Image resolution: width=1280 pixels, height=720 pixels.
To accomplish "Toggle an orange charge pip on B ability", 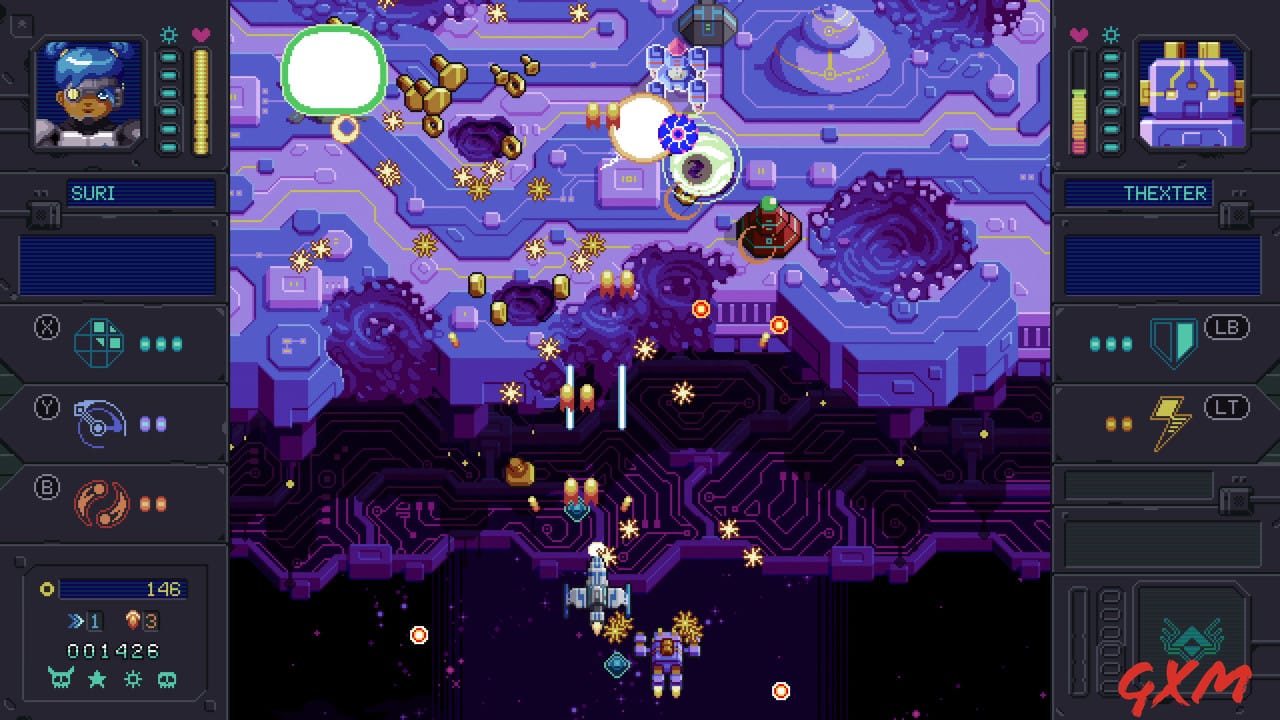I will tap(145, 504).
